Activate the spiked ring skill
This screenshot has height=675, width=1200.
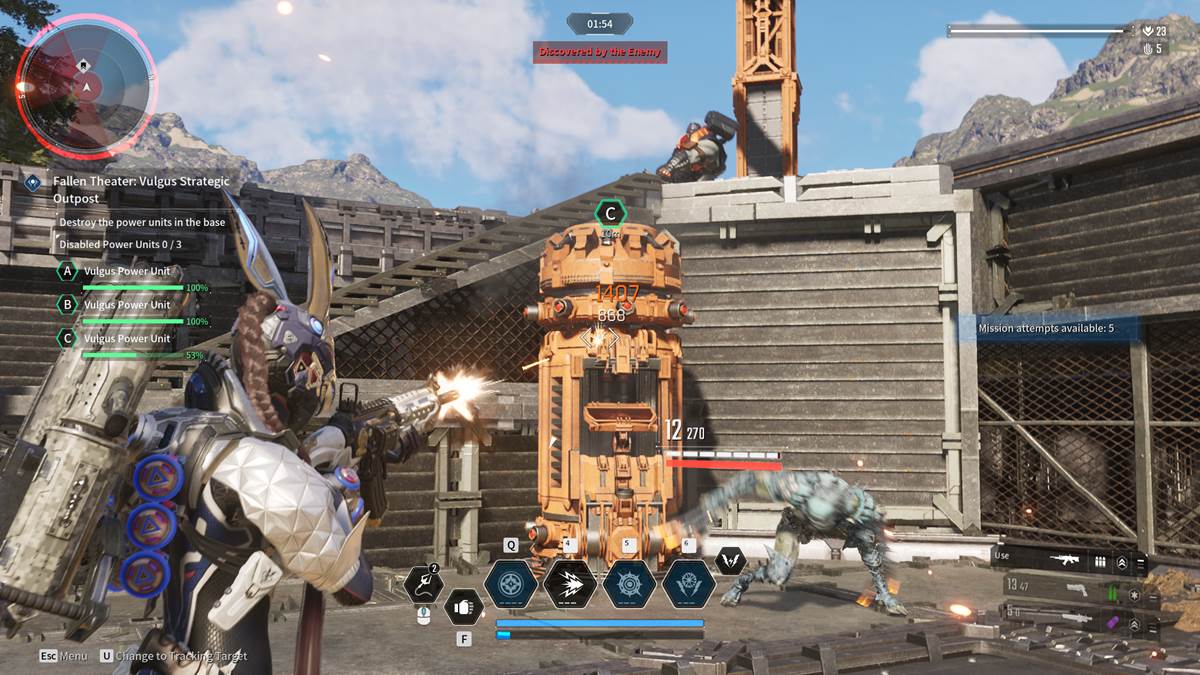coord(629,584)
